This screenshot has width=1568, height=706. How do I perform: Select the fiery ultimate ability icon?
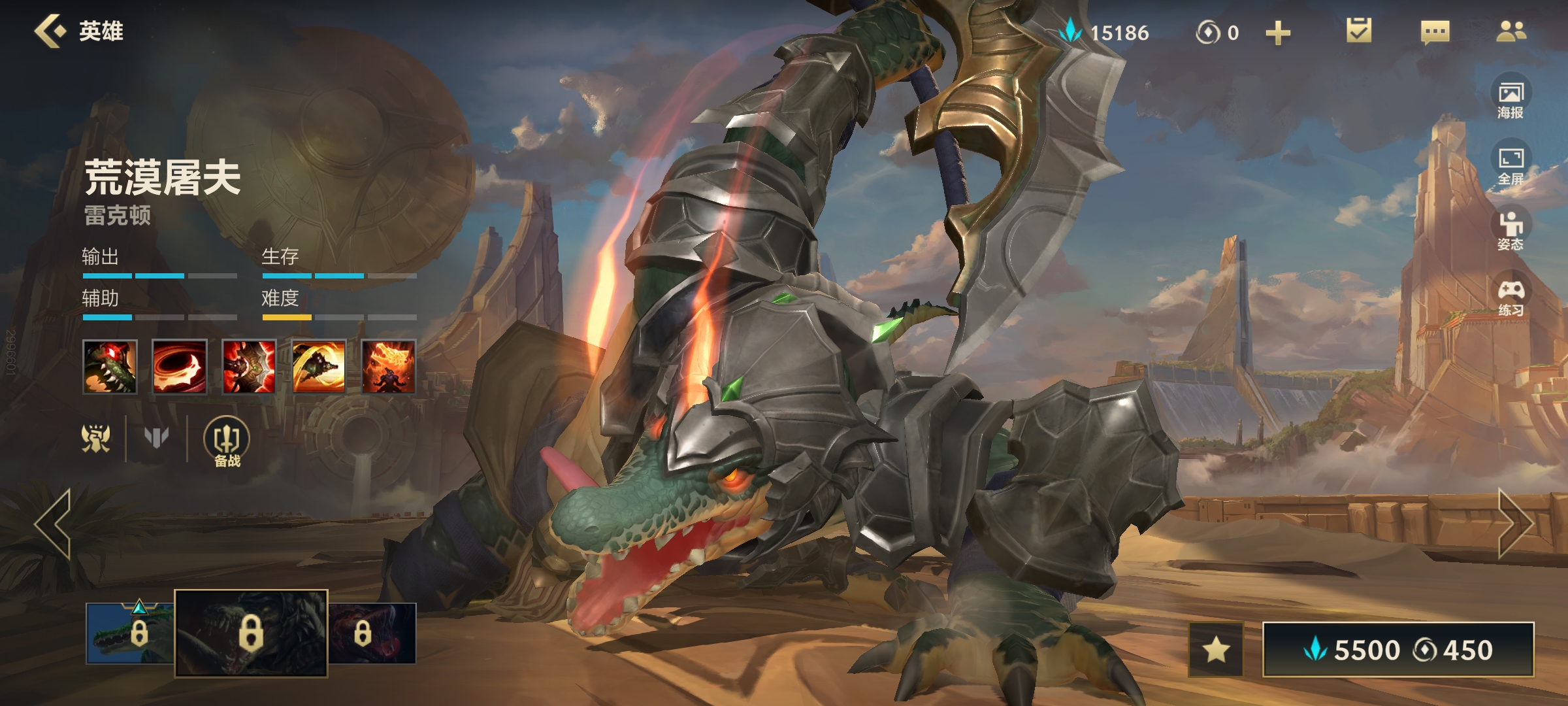click(389, 367)
